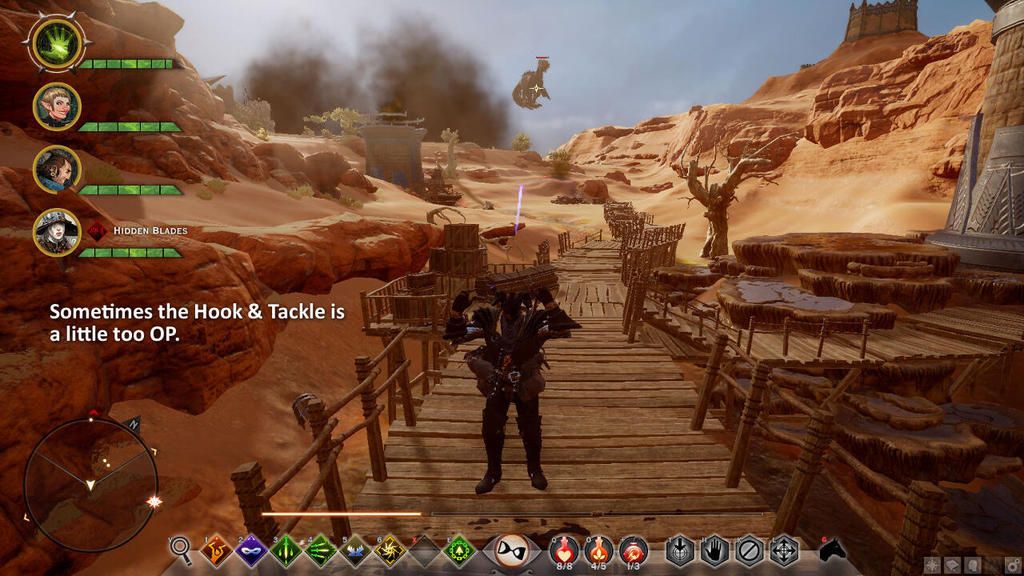1024x576 pixels.
Task: Activate the central black mask focus ability
Action: [x=512, y=550]
